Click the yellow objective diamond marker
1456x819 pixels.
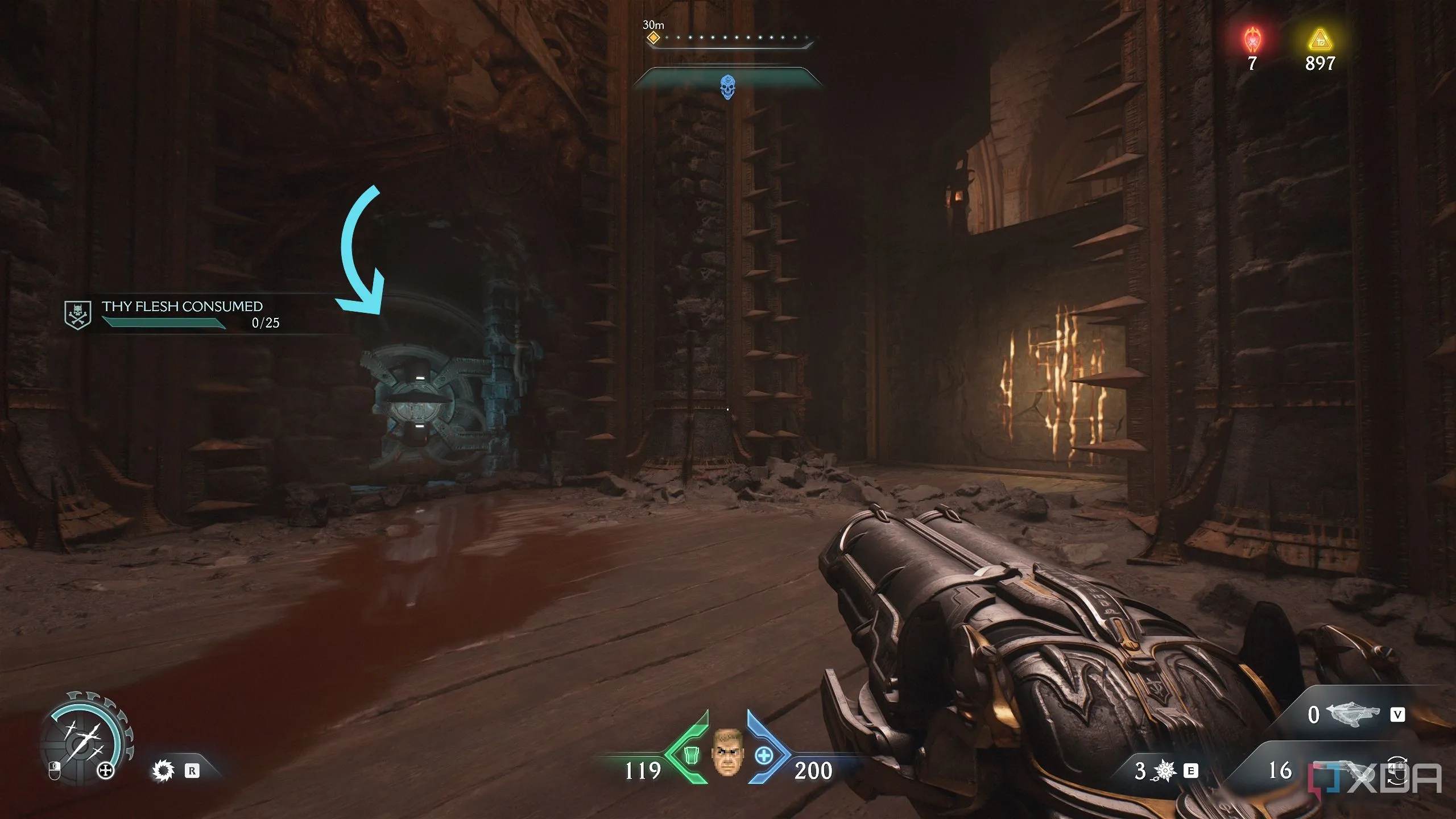(653, 38)
